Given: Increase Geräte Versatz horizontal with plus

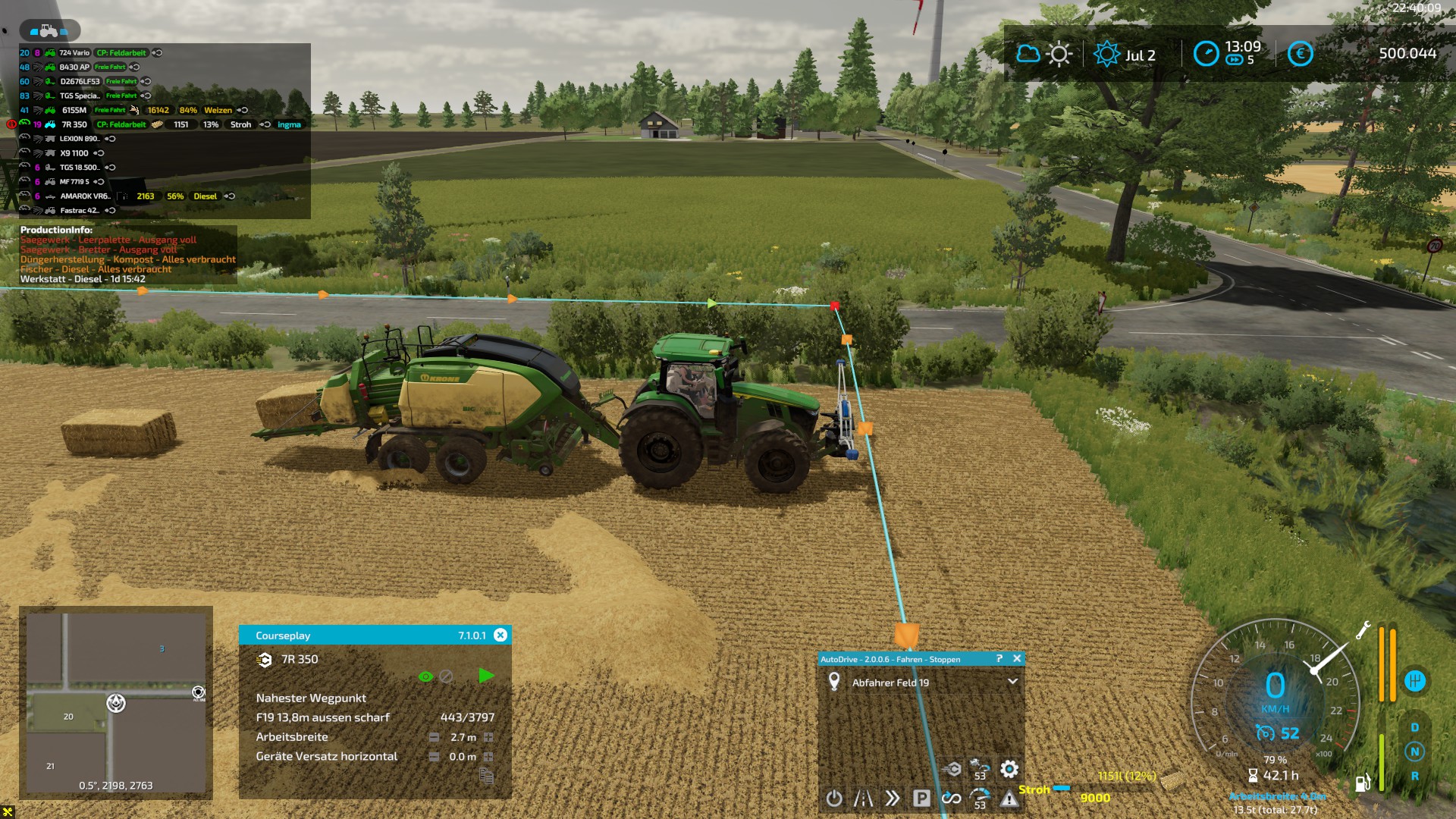Looking at the screenshot, I should [x=488, y=757].
